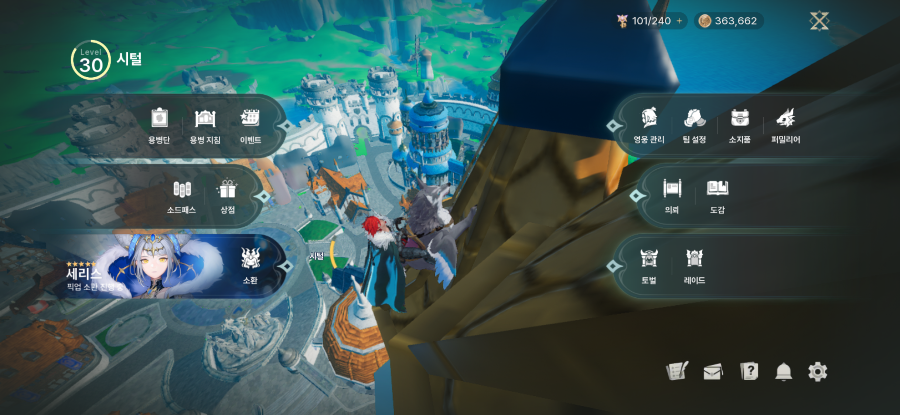Open the settings gear icon
Screen dimensions: 900x415
pyautogui.click(x=818, y=372)
